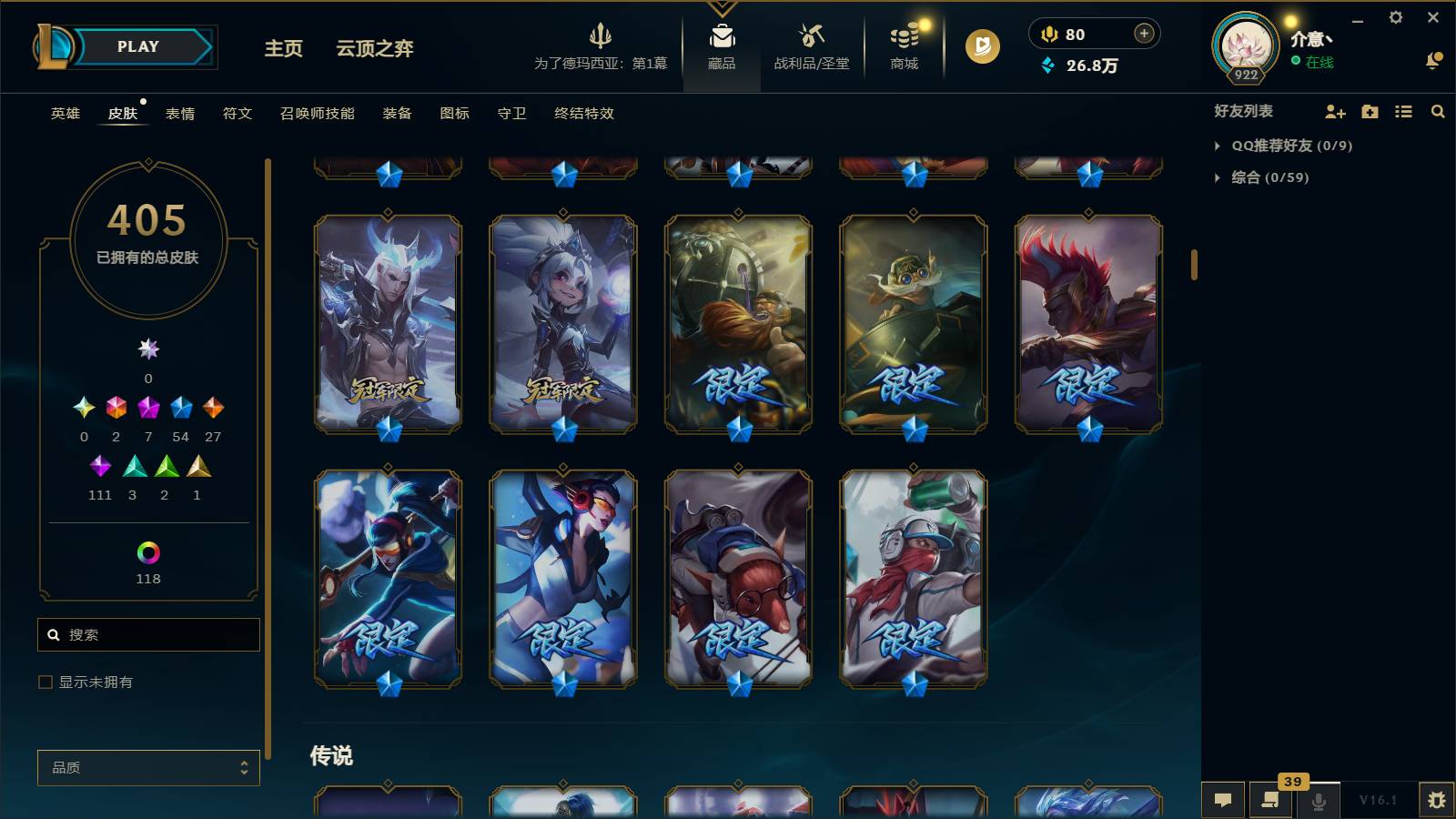This screenshot has height=819, width=1456.
Task: Open the add friend icon
Action: click(1334, 111)
